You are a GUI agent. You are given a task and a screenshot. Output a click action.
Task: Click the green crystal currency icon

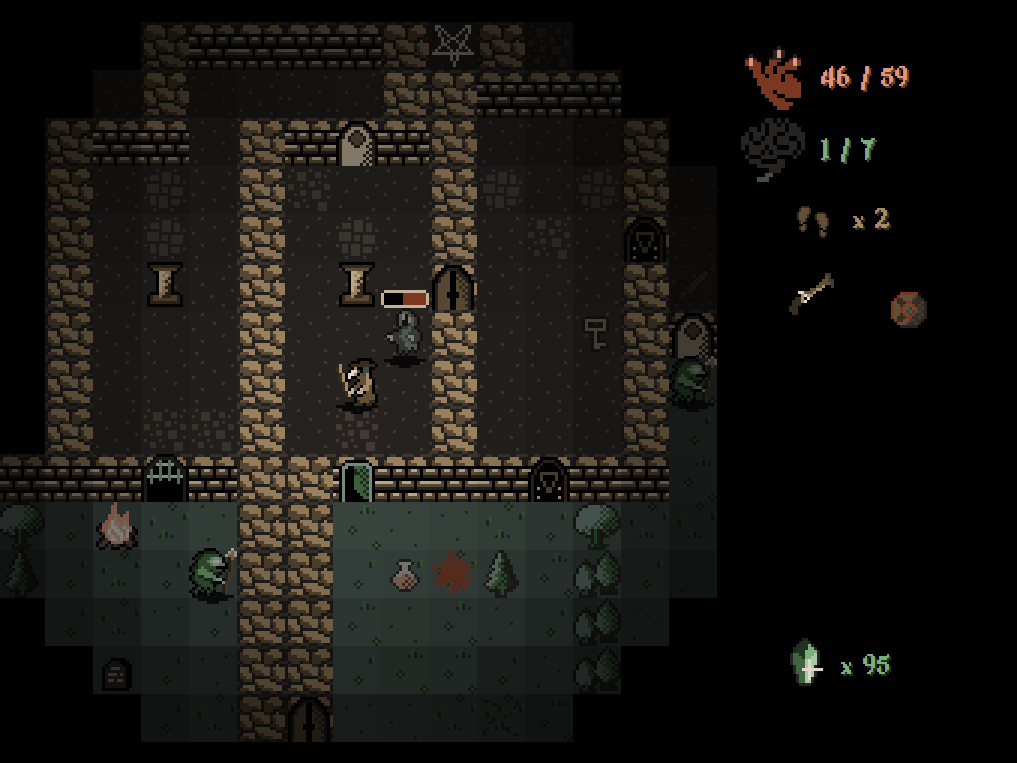[x=807, y=663]
